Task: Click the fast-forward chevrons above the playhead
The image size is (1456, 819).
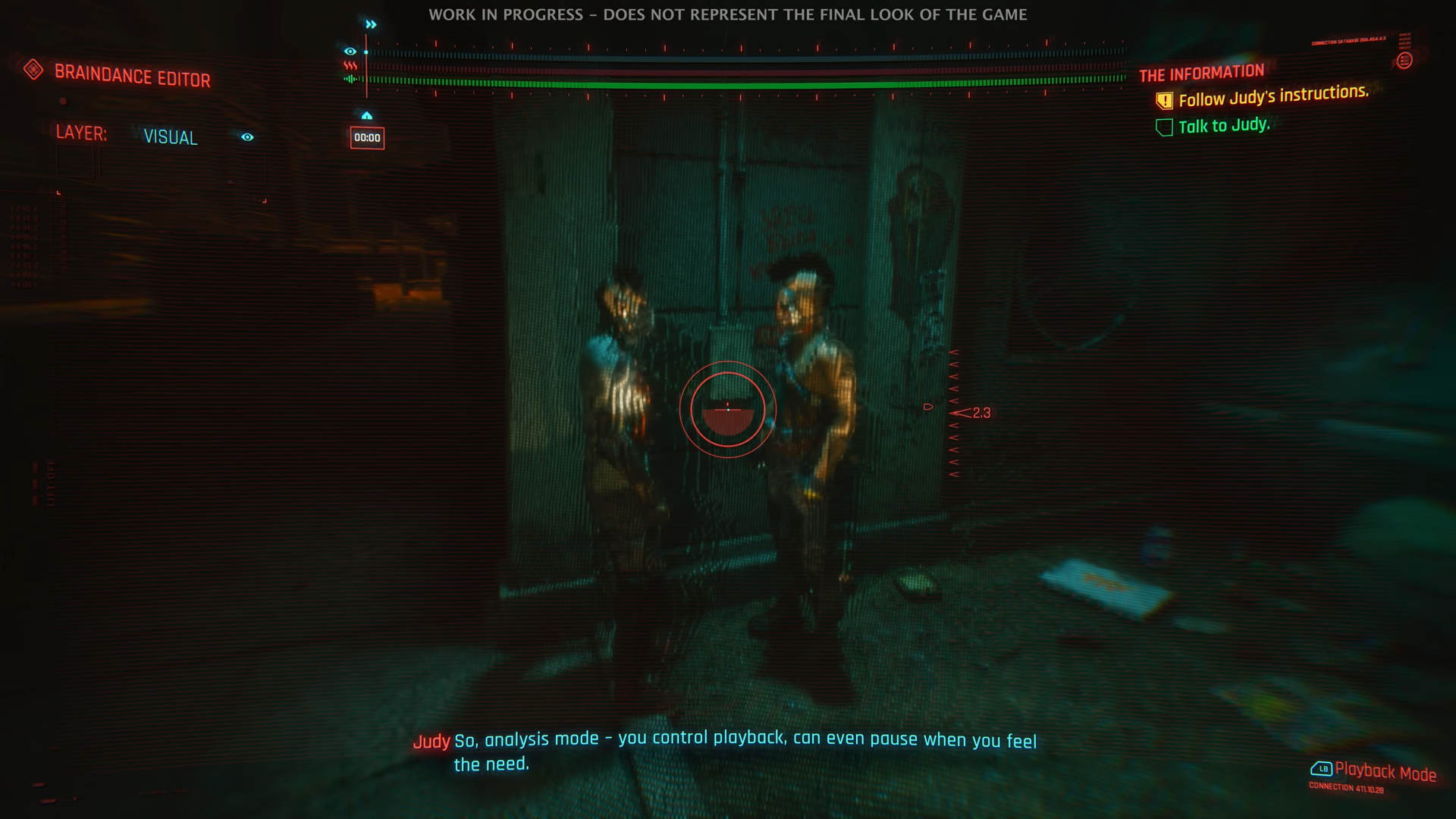Action: [x=371, y=24]
